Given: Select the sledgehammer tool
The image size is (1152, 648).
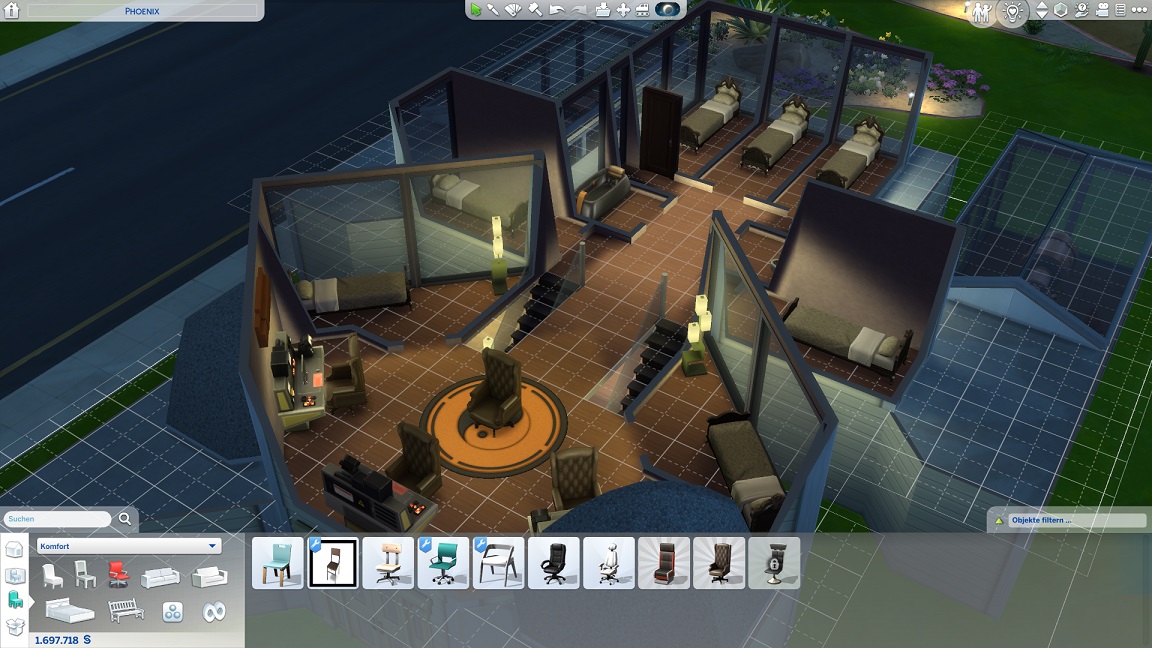Looking at the screenshot, I should pos(535,10).
